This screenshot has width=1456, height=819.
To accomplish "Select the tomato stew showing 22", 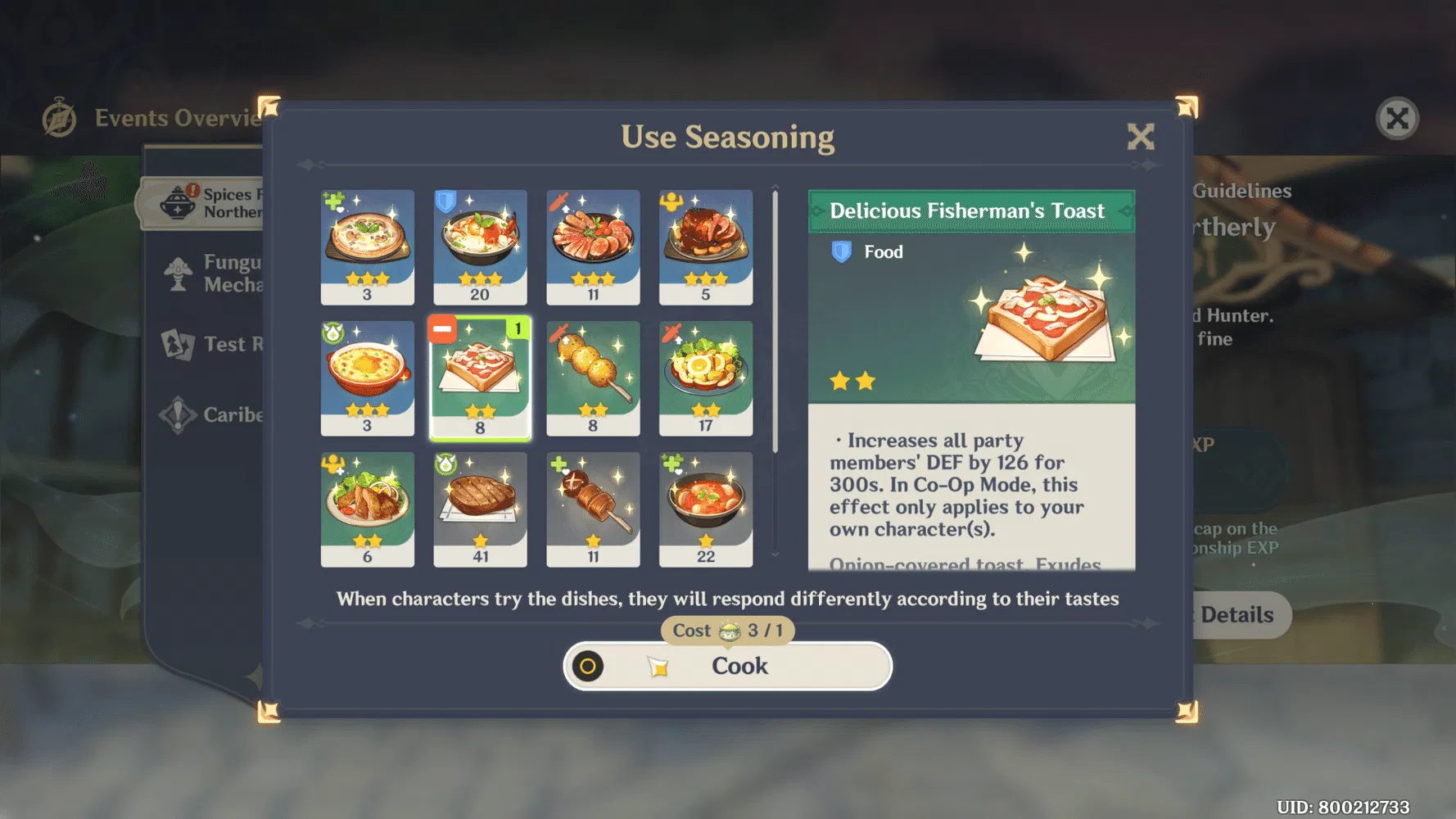I will tap(705, 508).
